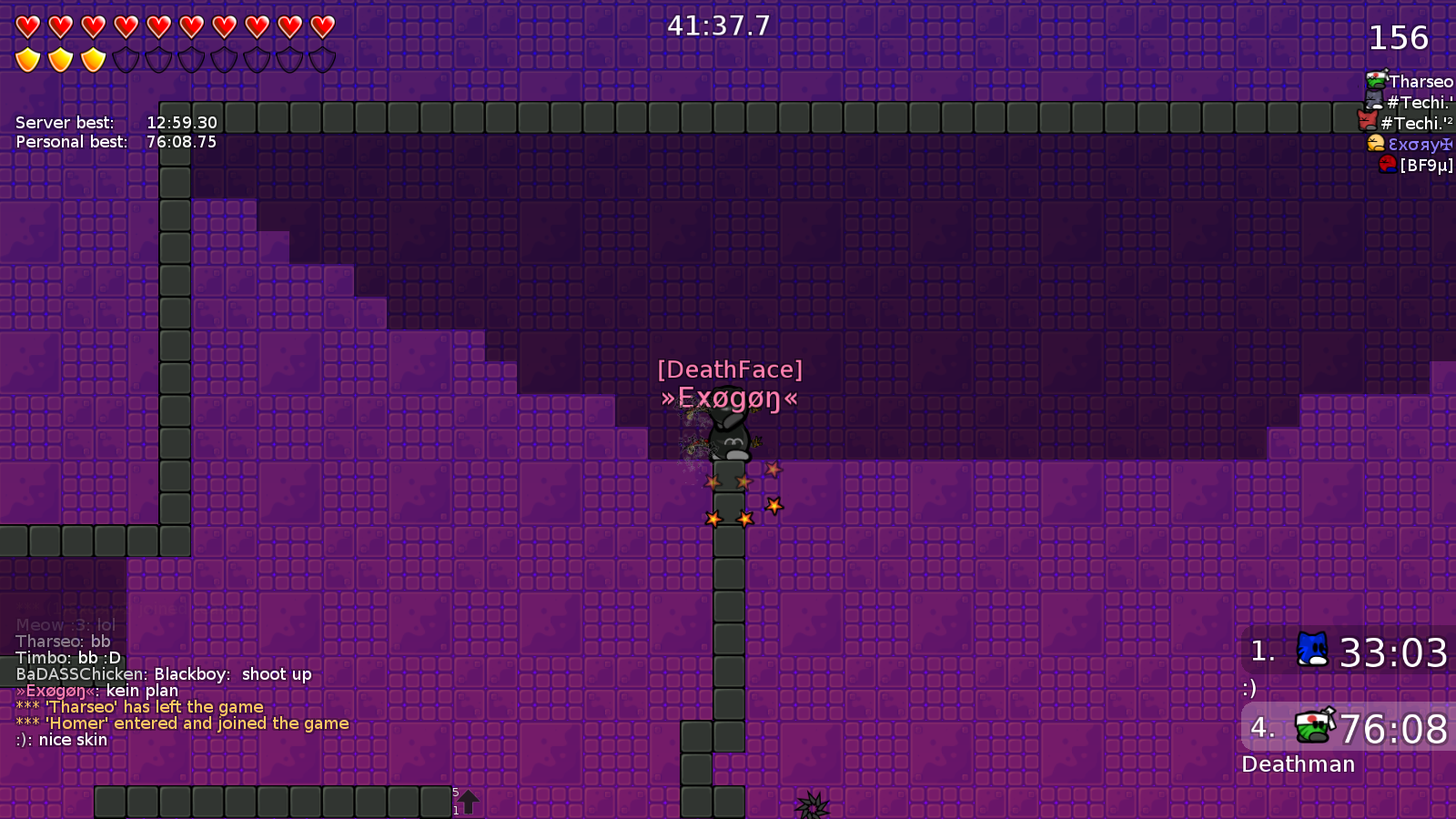Click the »Exøgøŋ« name tag above the tee

coord(728,398)
